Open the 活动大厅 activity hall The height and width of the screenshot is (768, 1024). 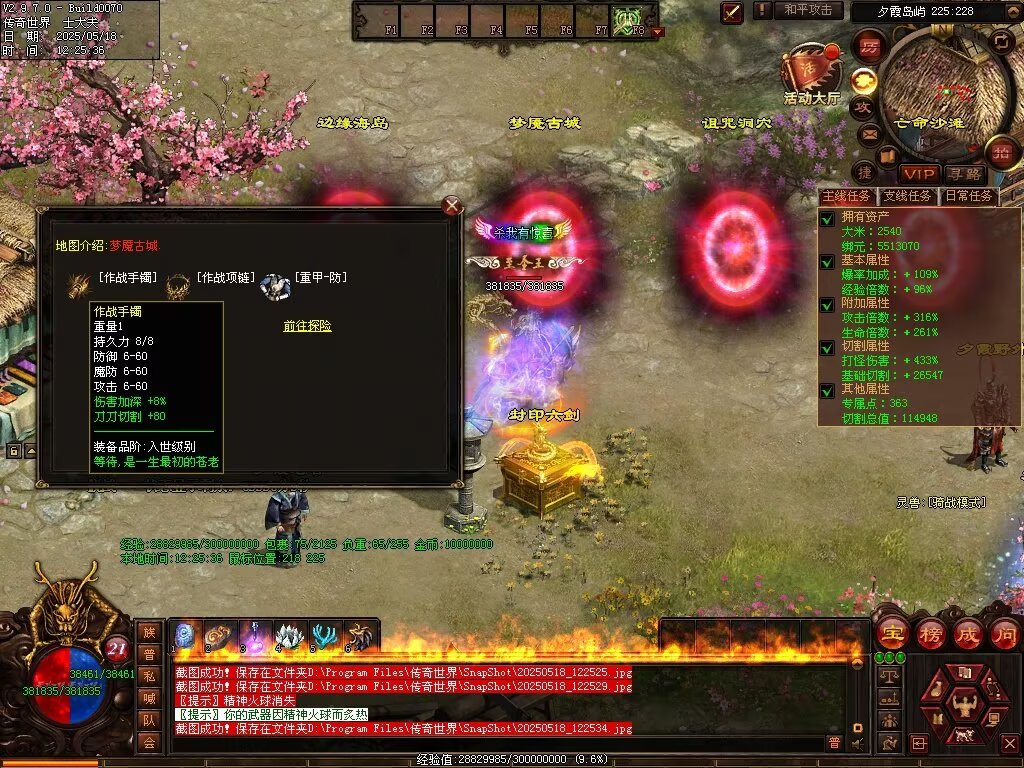(811, 75)
